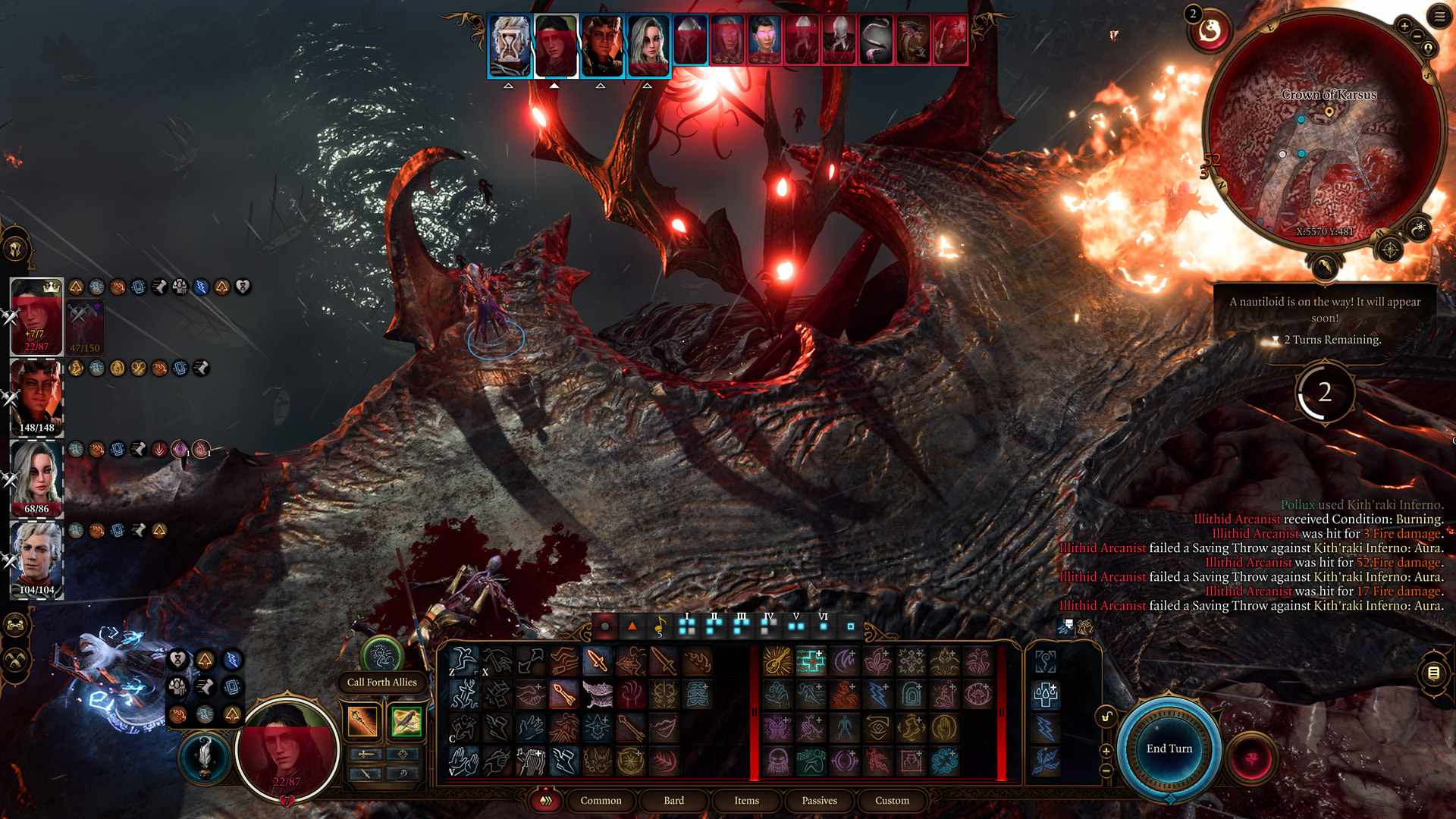Select the crossbow ranged weapon slot
Screen dimensions: 1456x819
click(406, 721)
